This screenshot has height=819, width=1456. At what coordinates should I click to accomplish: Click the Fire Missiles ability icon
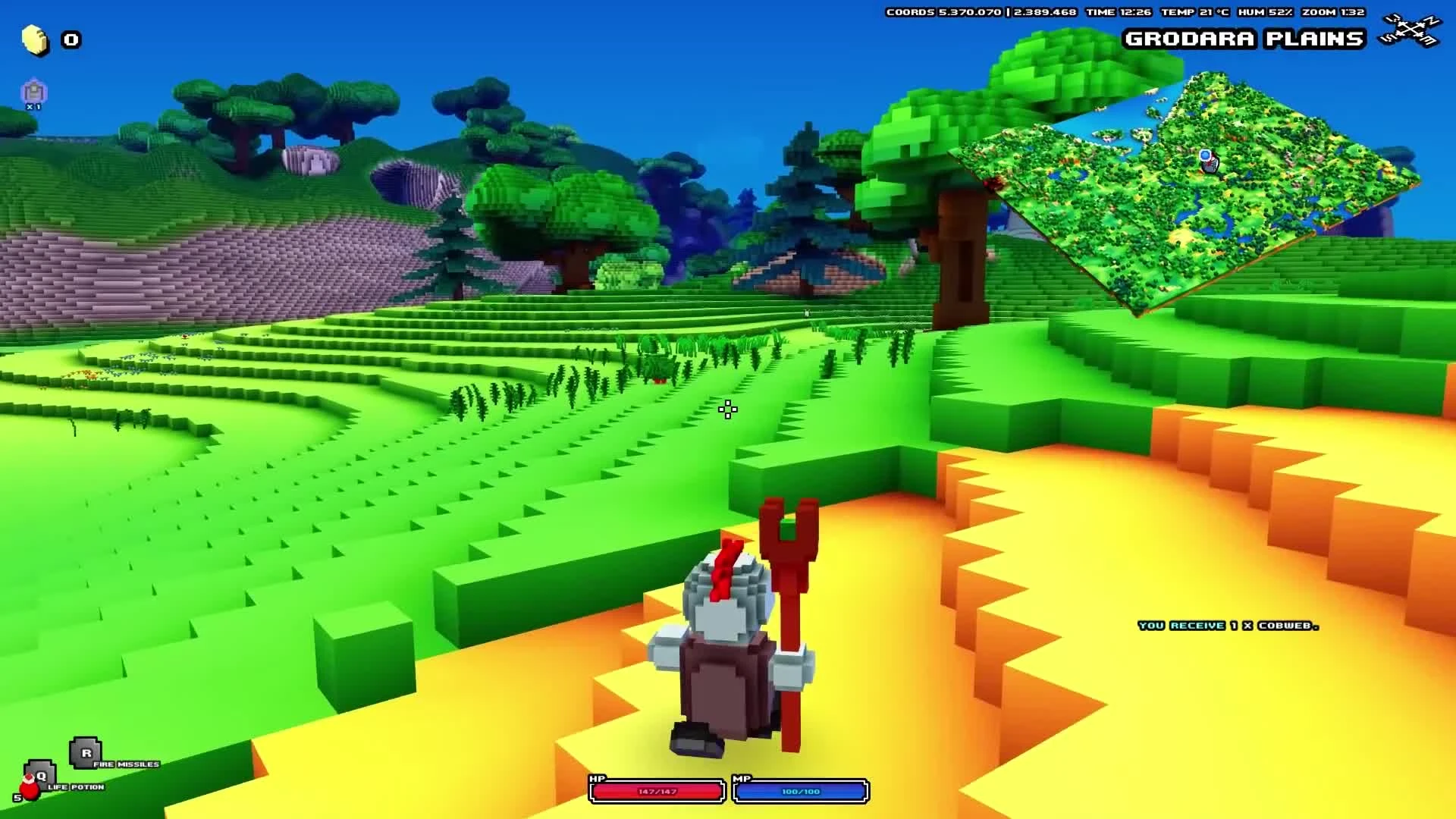point(85,753)
